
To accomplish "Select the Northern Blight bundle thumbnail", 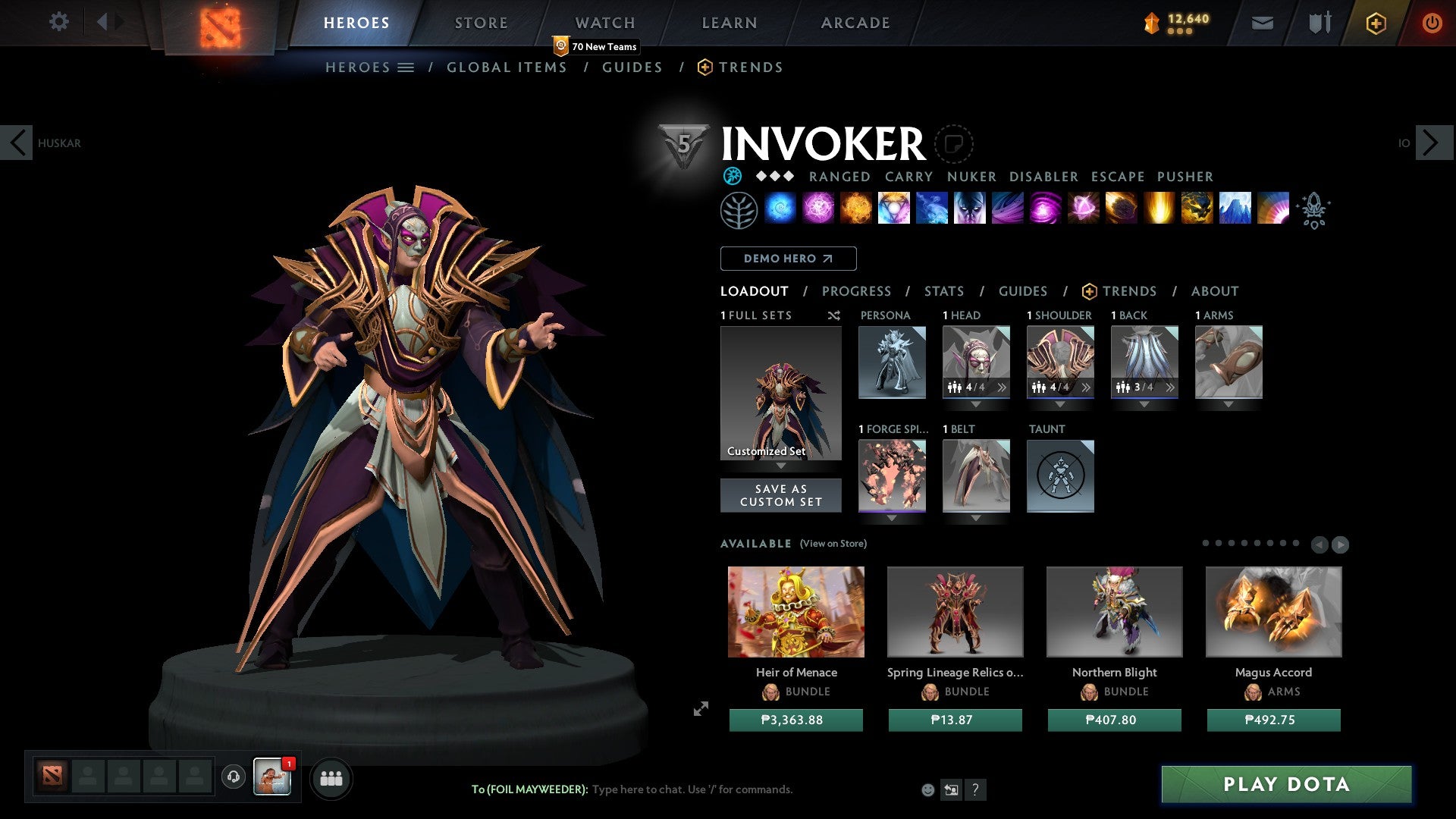I will [x=1113, y=611].
